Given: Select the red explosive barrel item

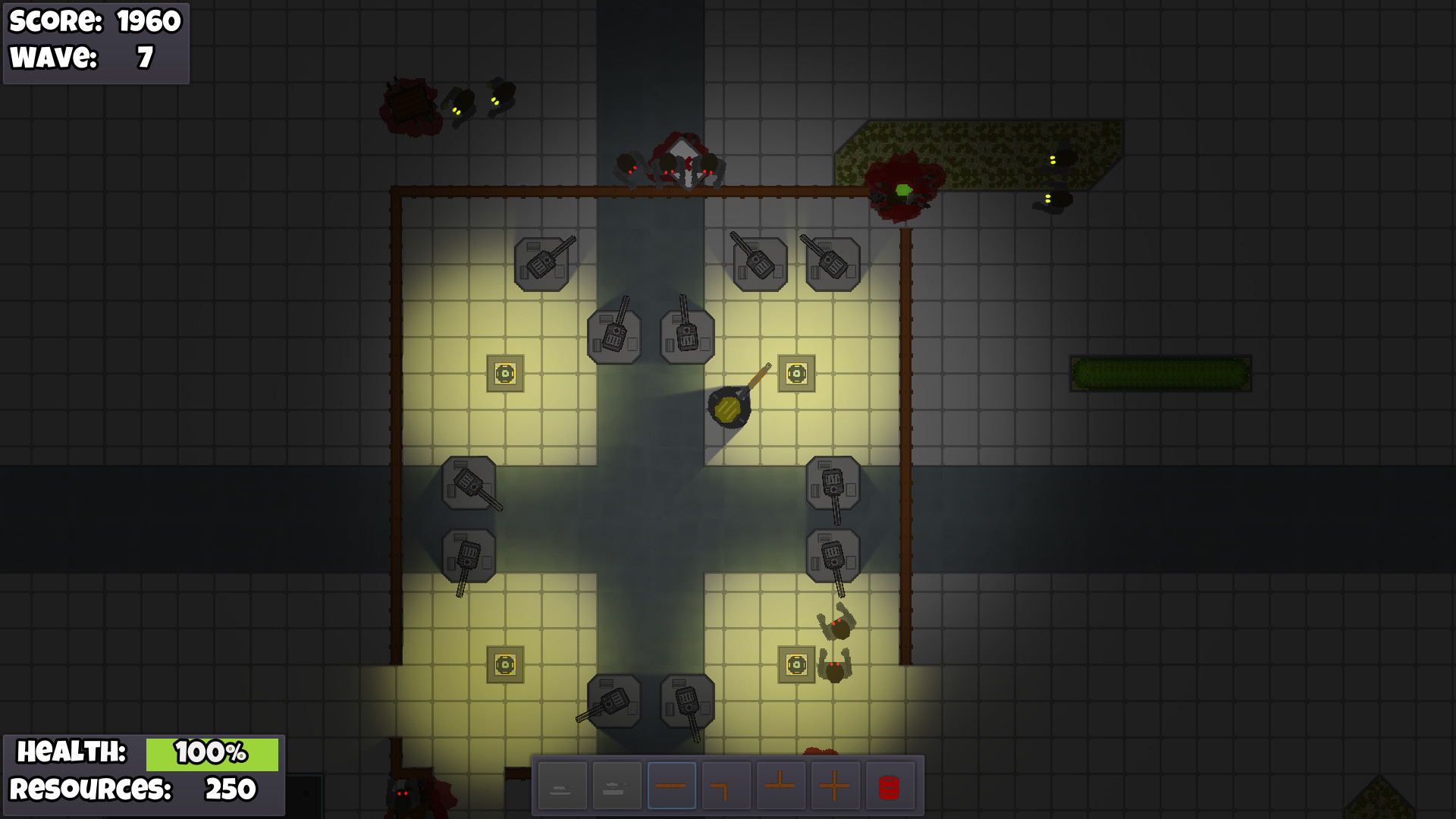Looking at the screenshot, I should (x=890, y=785).
